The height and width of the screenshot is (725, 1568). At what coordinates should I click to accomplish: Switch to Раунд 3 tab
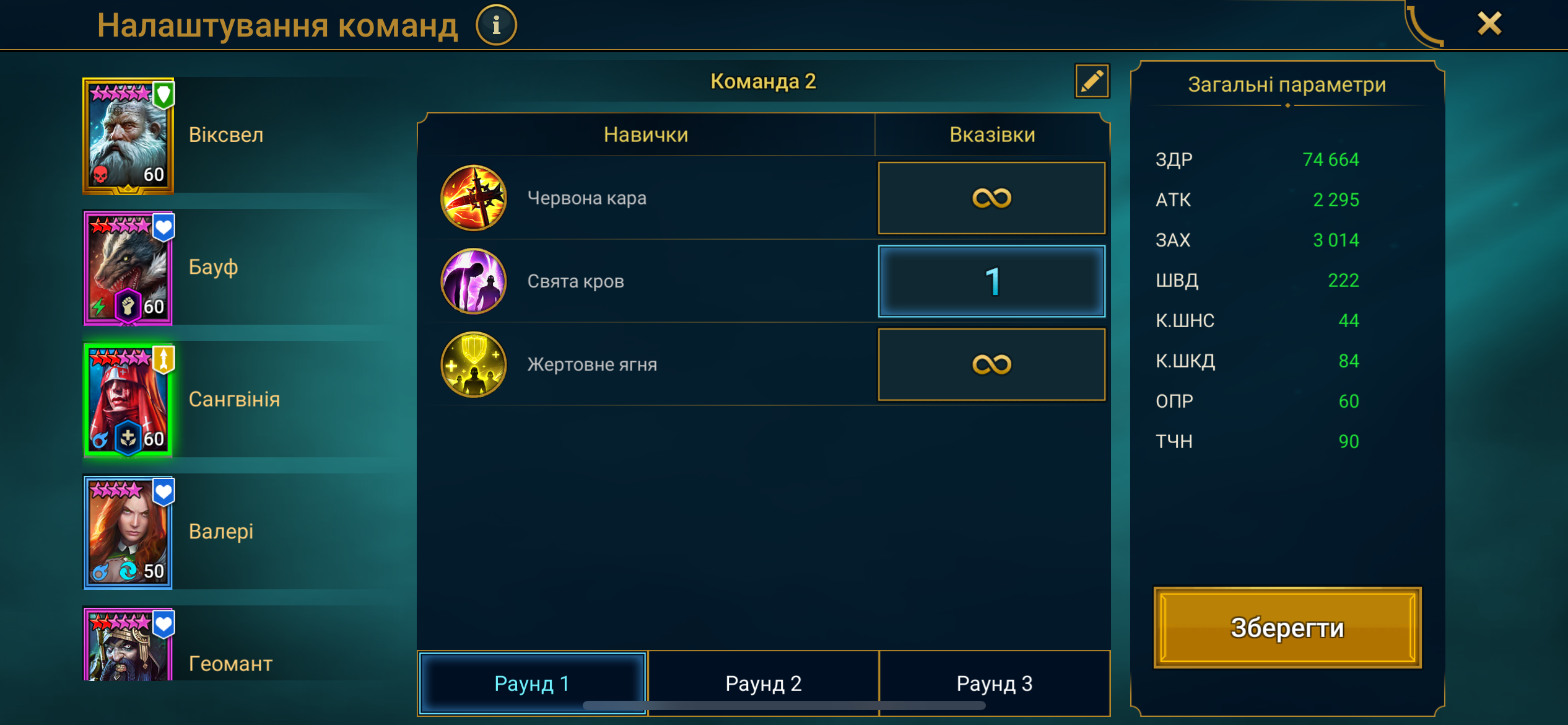994,683
